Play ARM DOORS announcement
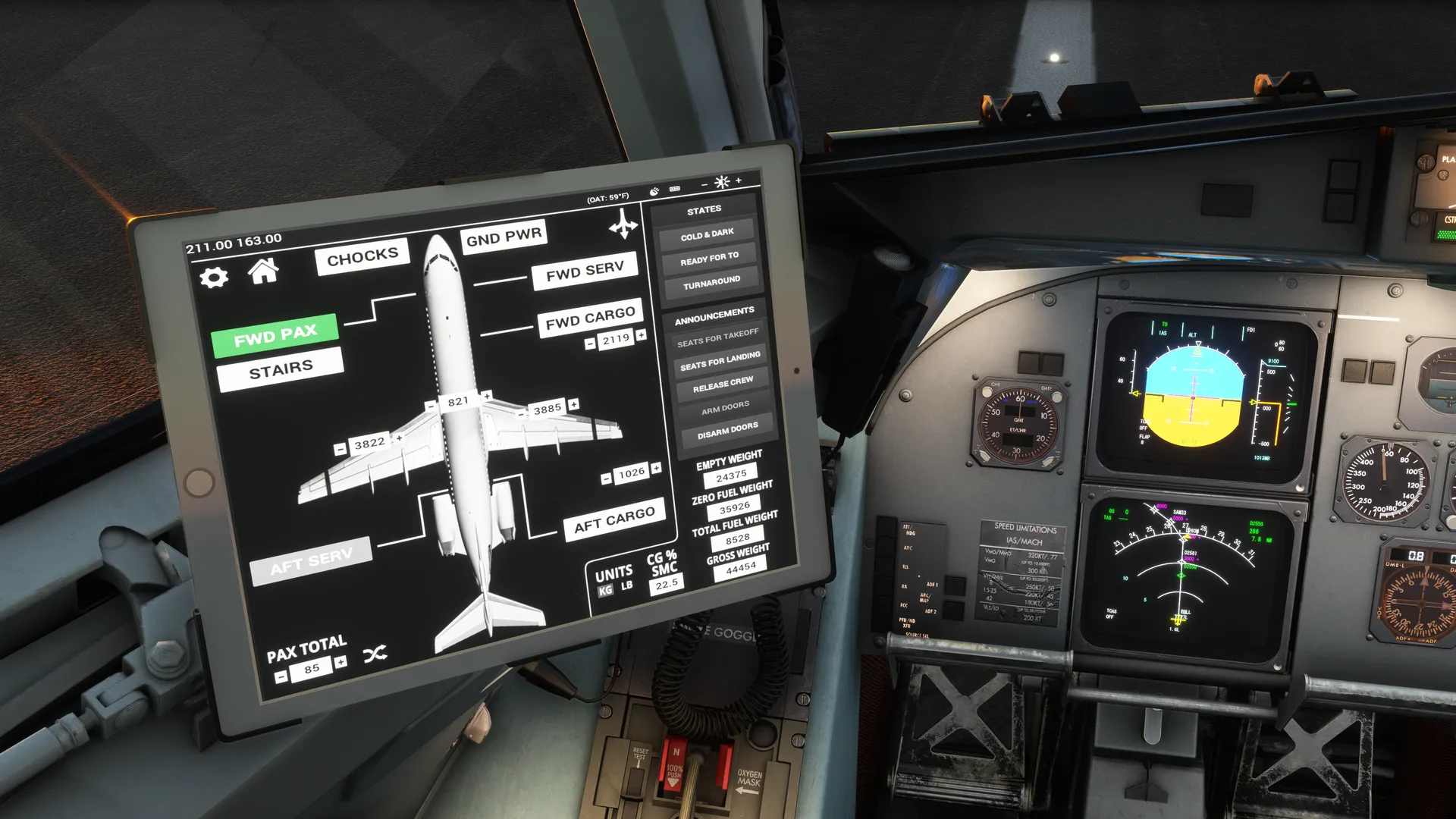 click(x=725, y=408)
